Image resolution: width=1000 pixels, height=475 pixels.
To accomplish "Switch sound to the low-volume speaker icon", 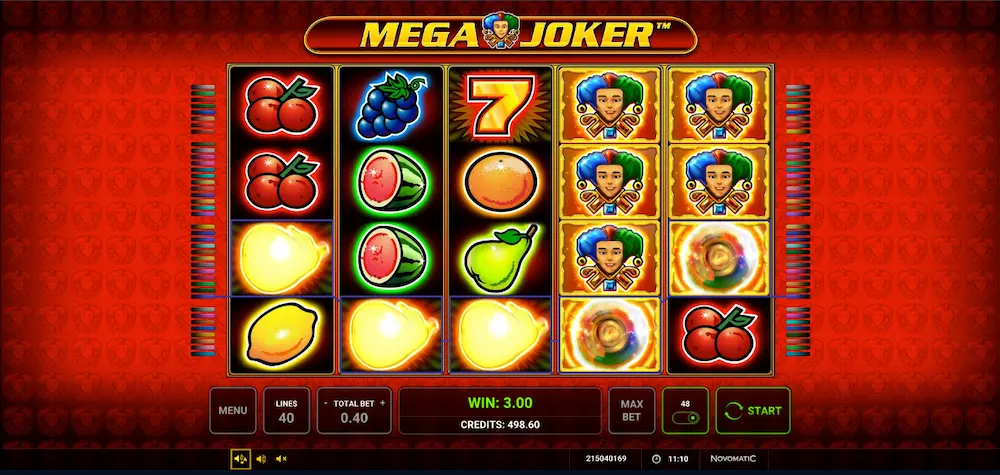I will [261, 459].
